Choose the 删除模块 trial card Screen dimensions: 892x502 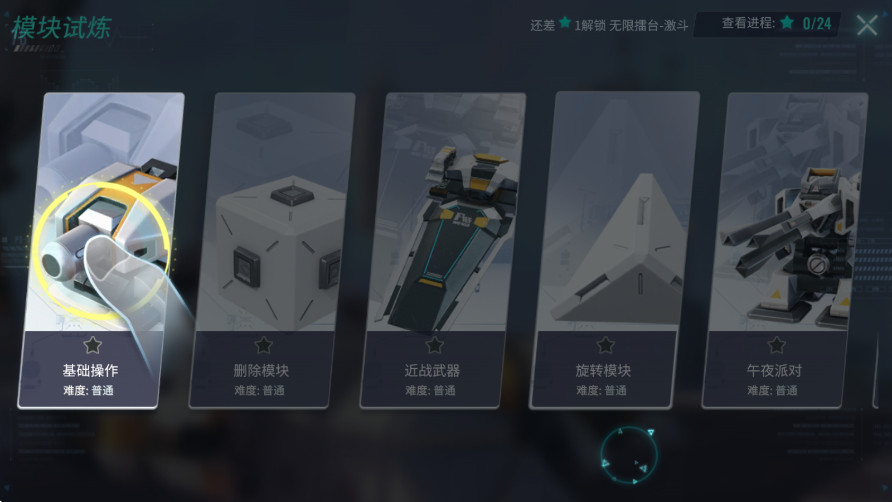[x=271, y=250]
